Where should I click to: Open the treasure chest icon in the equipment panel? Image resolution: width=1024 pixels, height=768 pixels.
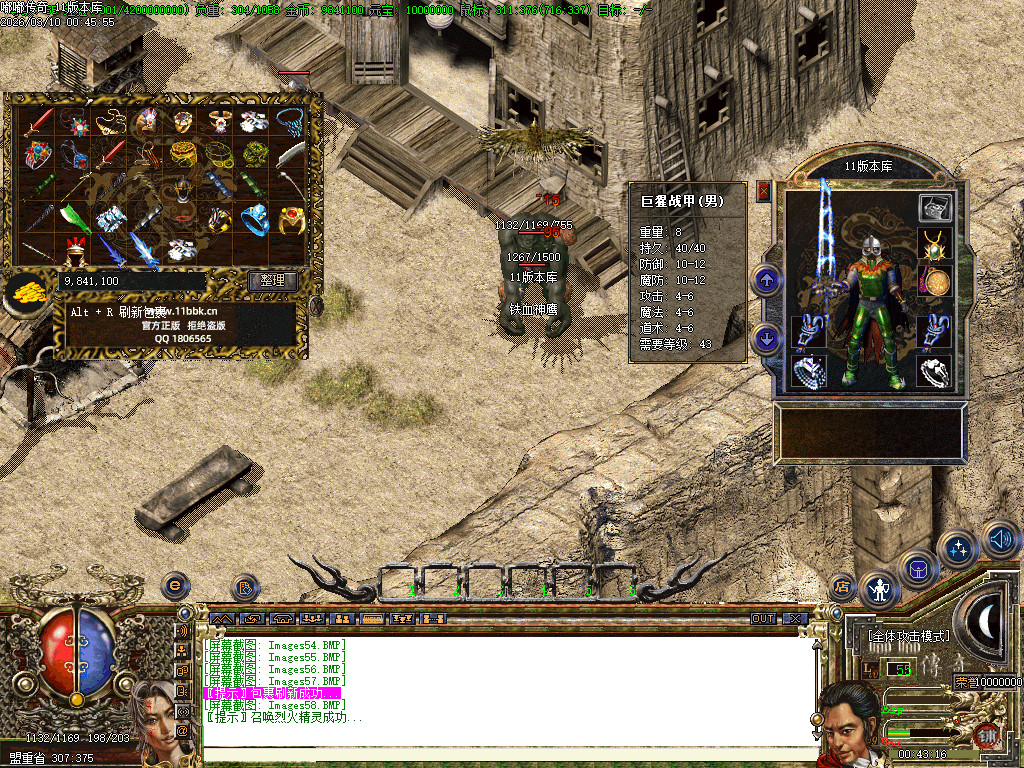935,208
